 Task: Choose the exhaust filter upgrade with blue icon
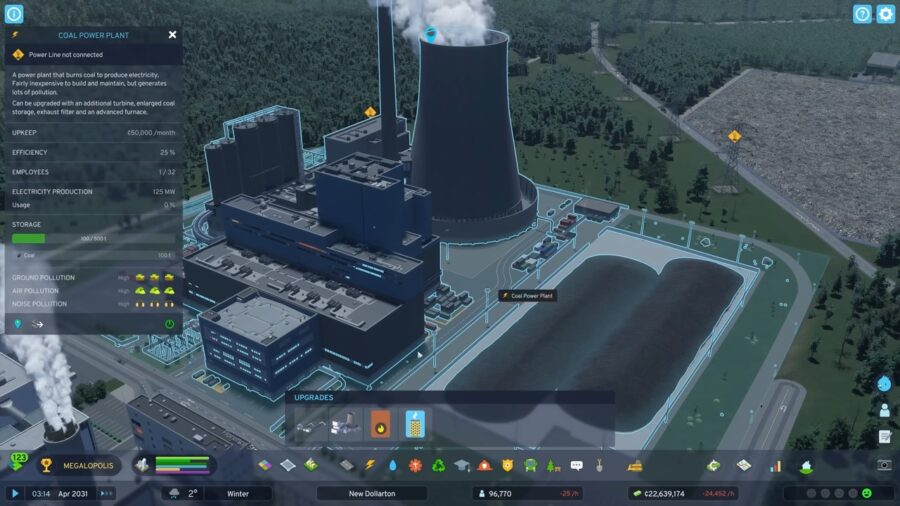coord(415,425)
